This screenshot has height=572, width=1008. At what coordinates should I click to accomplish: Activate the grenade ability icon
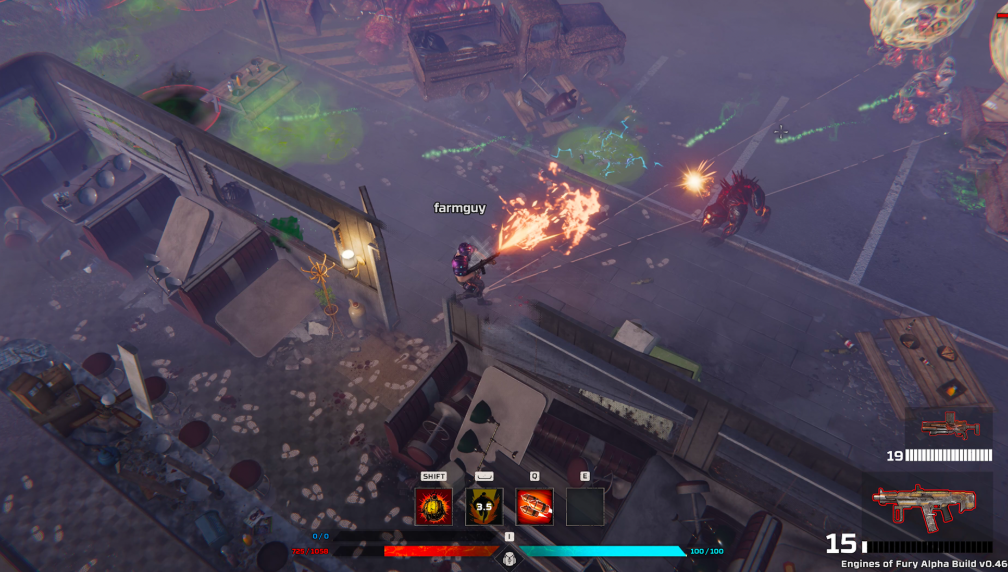[433, 507]
